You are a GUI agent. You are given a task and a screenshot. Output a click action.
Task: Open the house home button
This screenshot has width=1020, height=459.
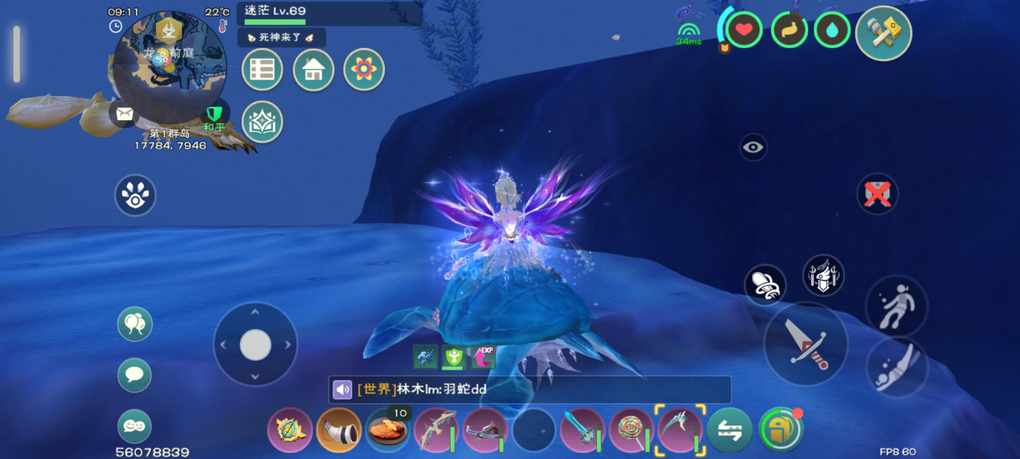coord(313,69)
